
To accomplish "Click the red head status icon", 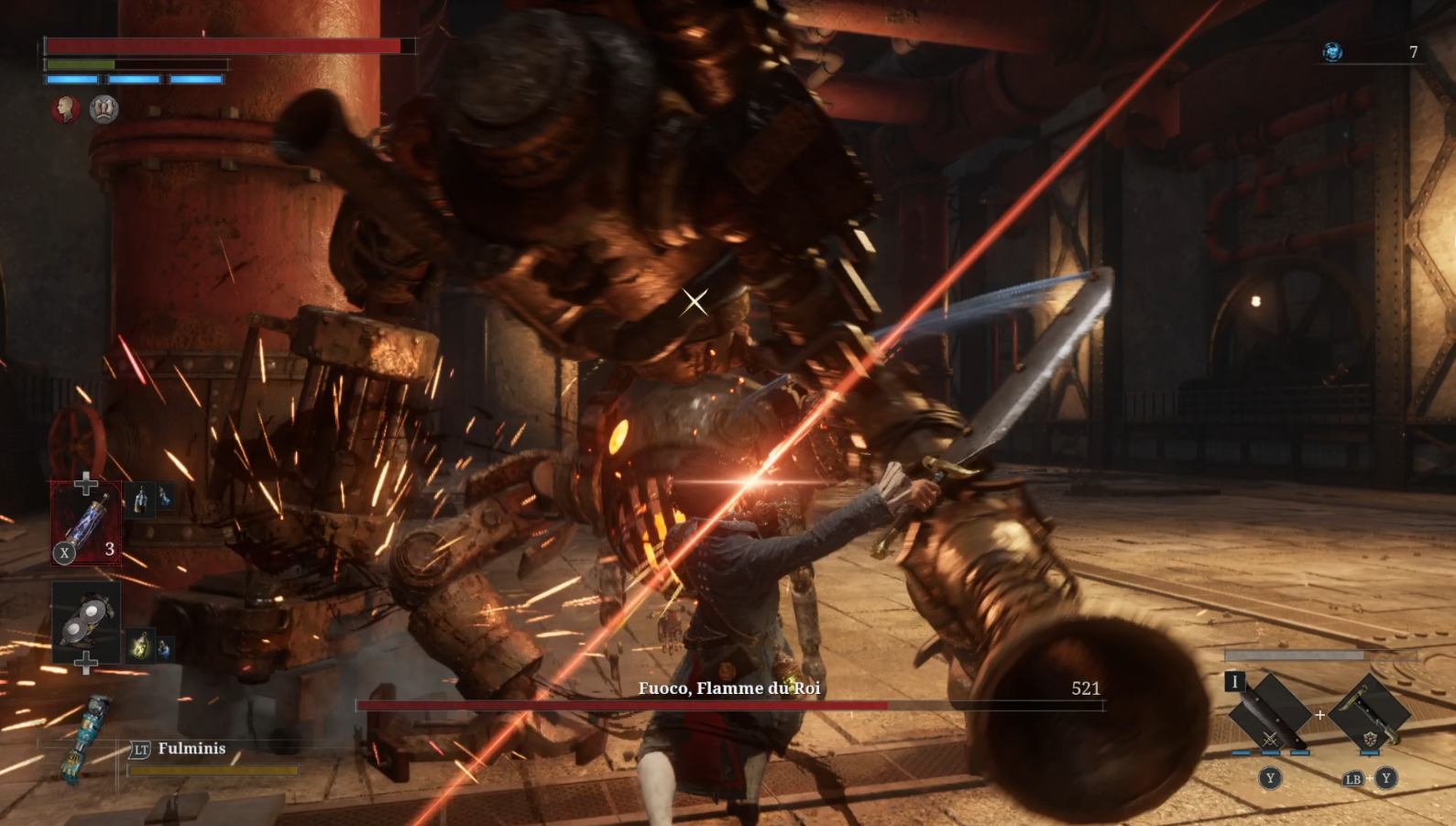I will [65, 109].
